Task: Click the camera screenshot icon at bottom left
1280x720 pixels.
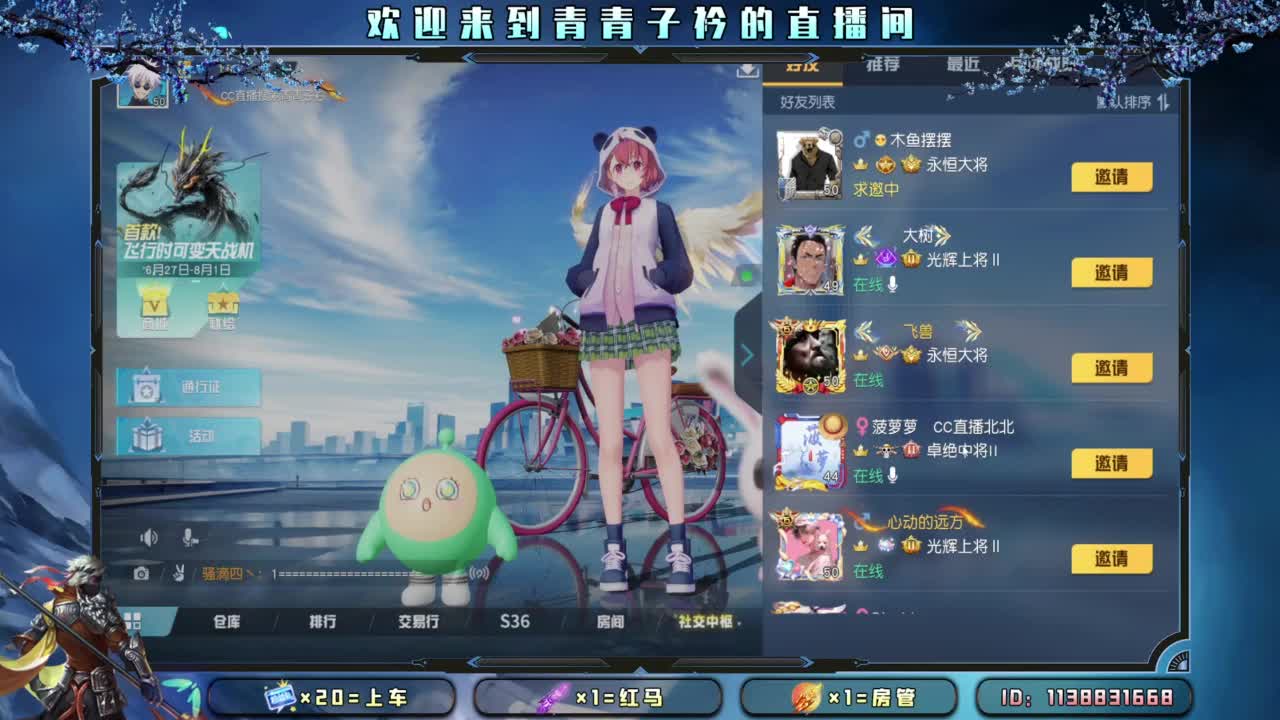Action: coord(140,573)
